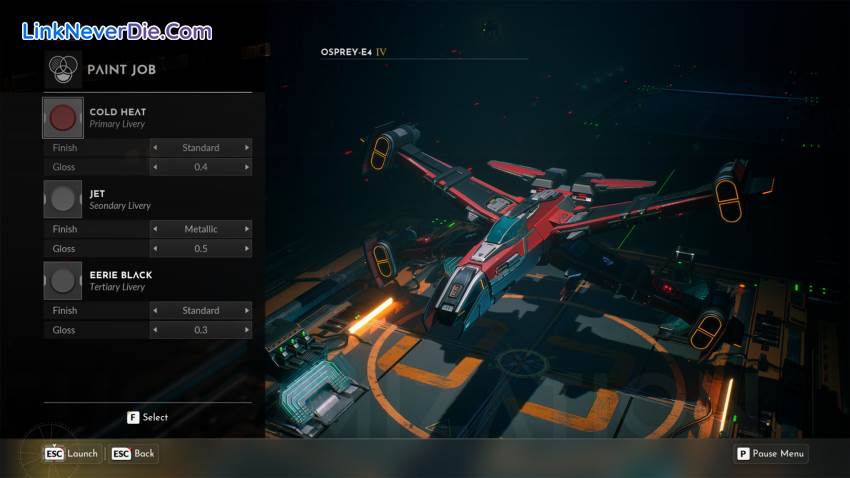This screenshot has height=478, width=850.
Task: Pick the Eerie Black tertiary livery swatch
Action: (63, 280)
